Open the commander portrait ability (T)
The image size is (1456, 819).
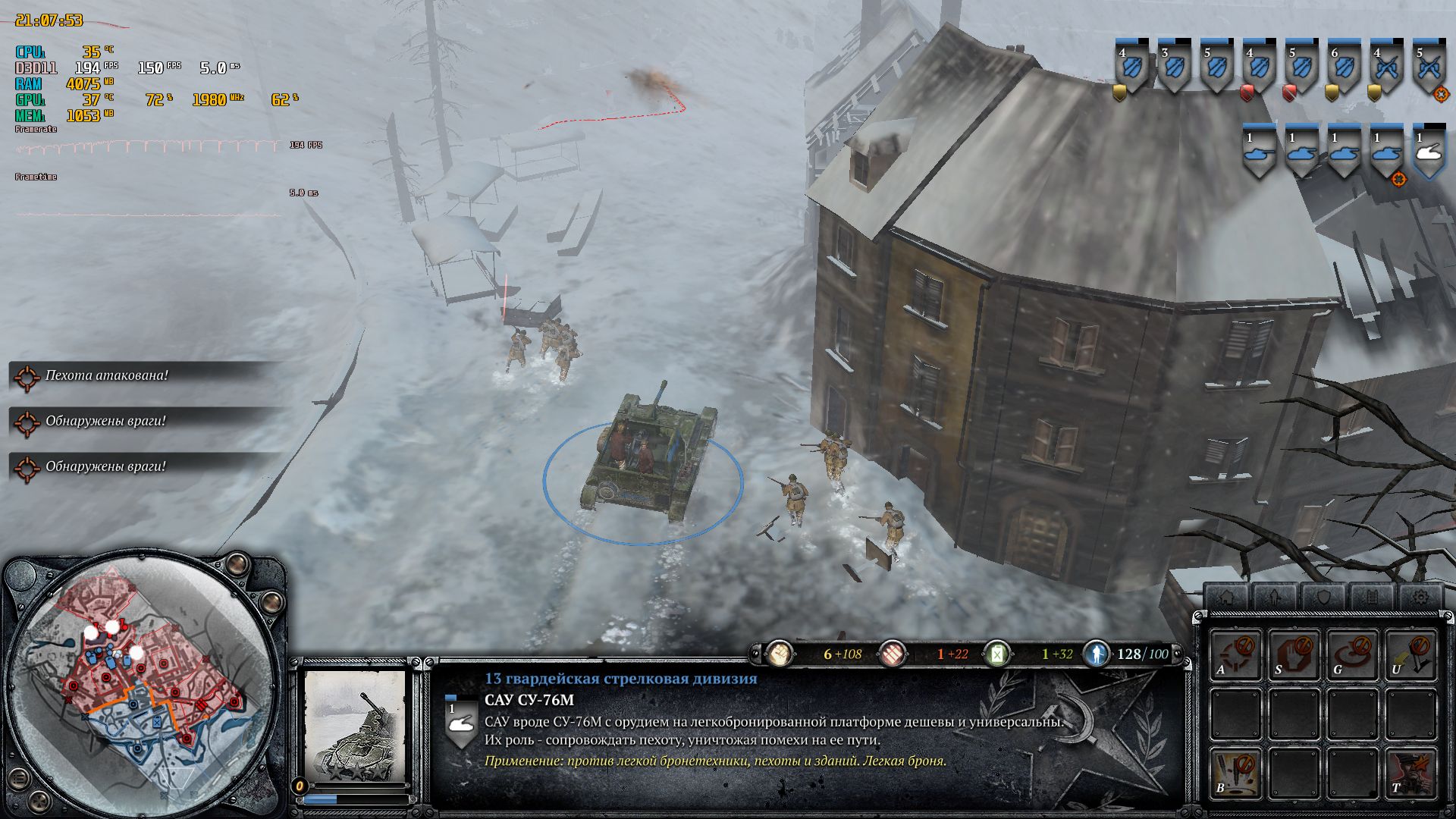coord(1410,773)
